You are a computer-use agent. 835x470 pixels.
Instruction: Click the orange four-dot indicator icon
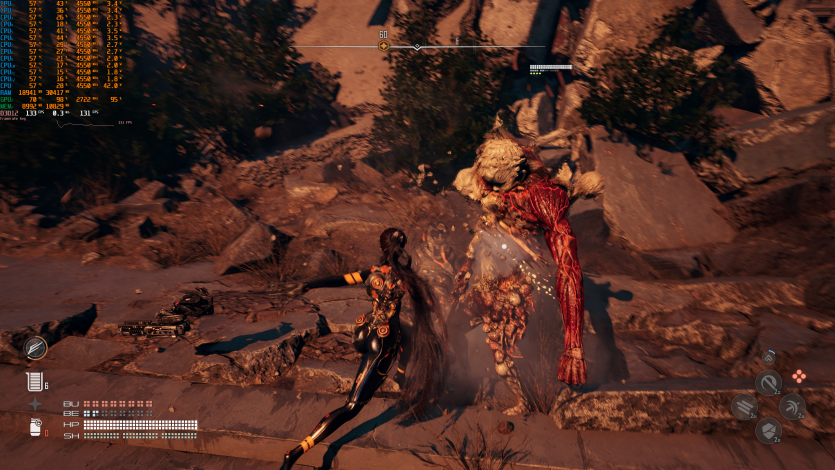(x=799, y=377)
